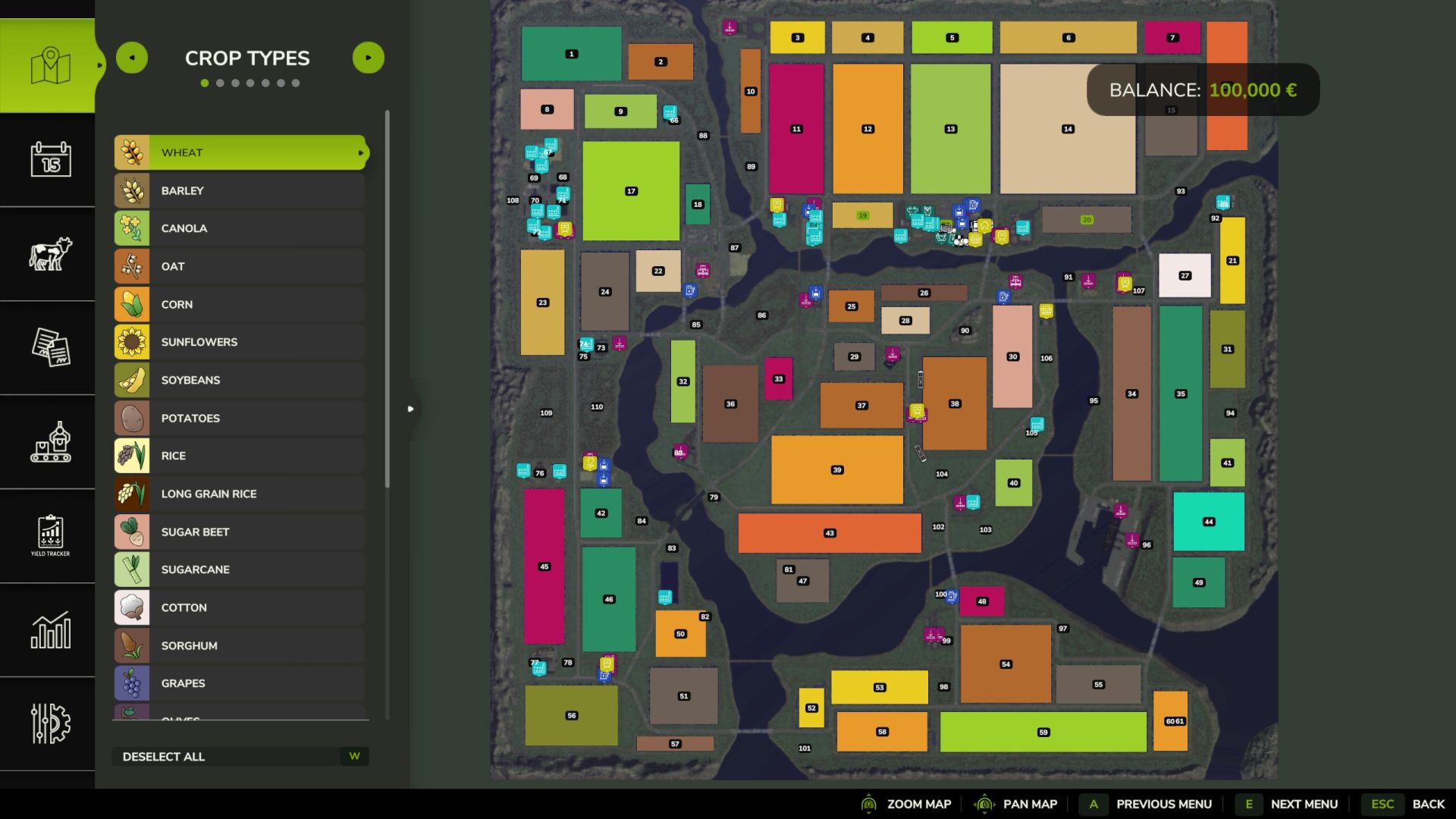Click Back at the bottom bar
Viewport: 1456px width, 819px height.
[x=1428, y=804]
